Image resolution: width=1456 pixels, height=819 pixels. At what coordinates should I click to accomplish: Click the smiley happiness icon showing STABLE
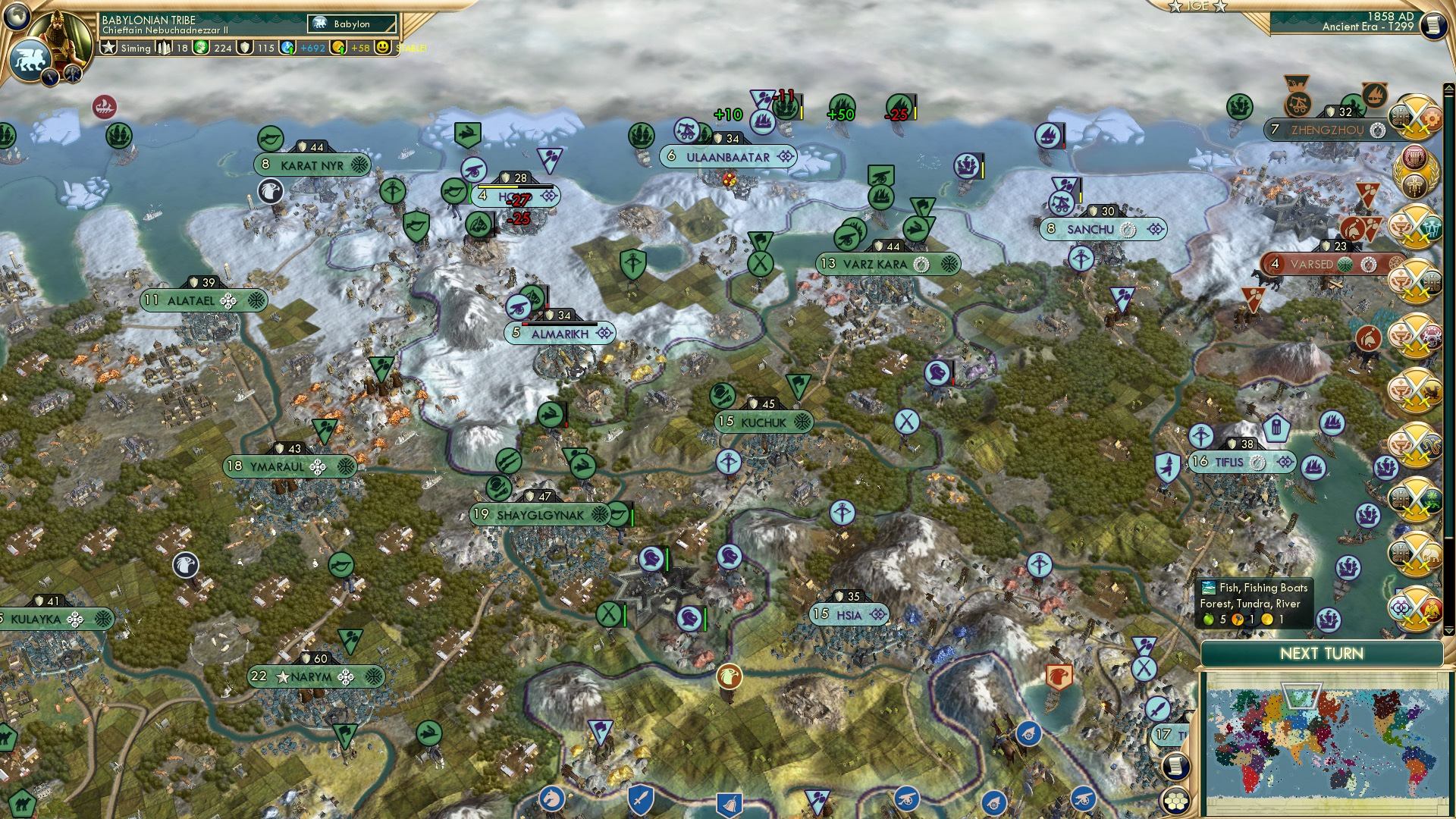pos(383,48)
